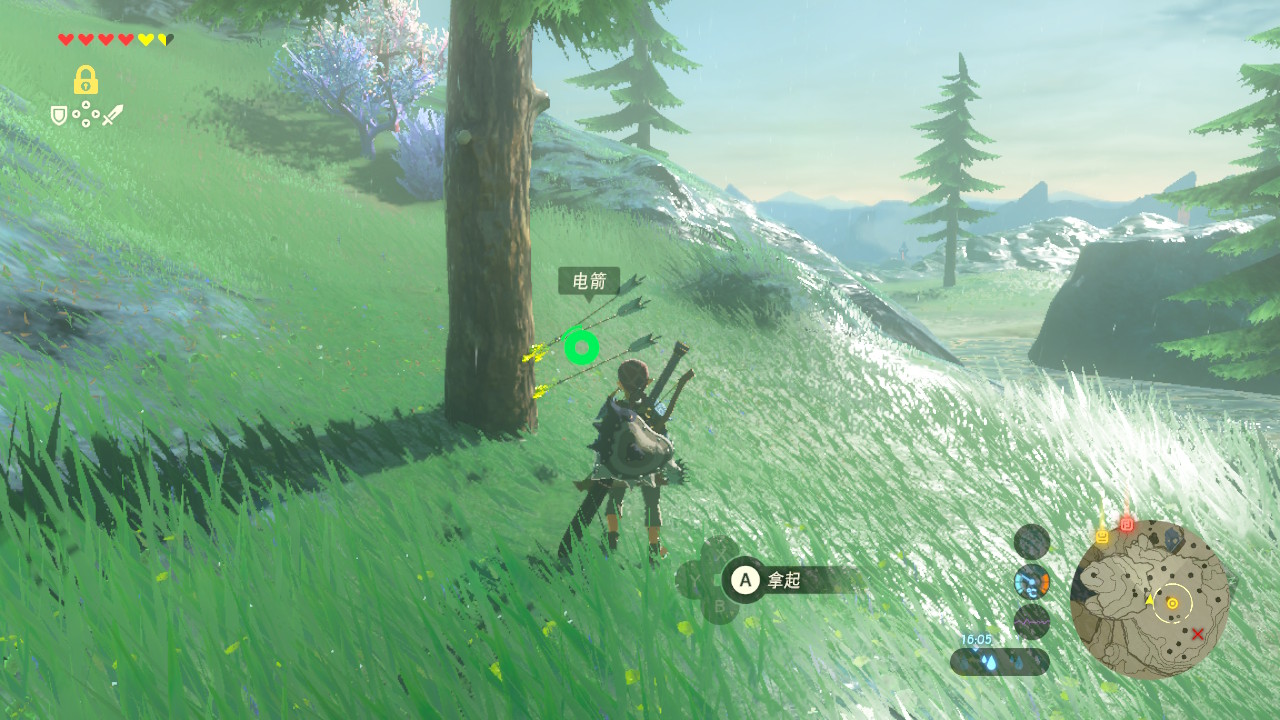The height and width of the screenshot is (720, 1280).
Task: Click the thermometer temperature gauge
Action: pyautogui.click(x=1031, y=581)
